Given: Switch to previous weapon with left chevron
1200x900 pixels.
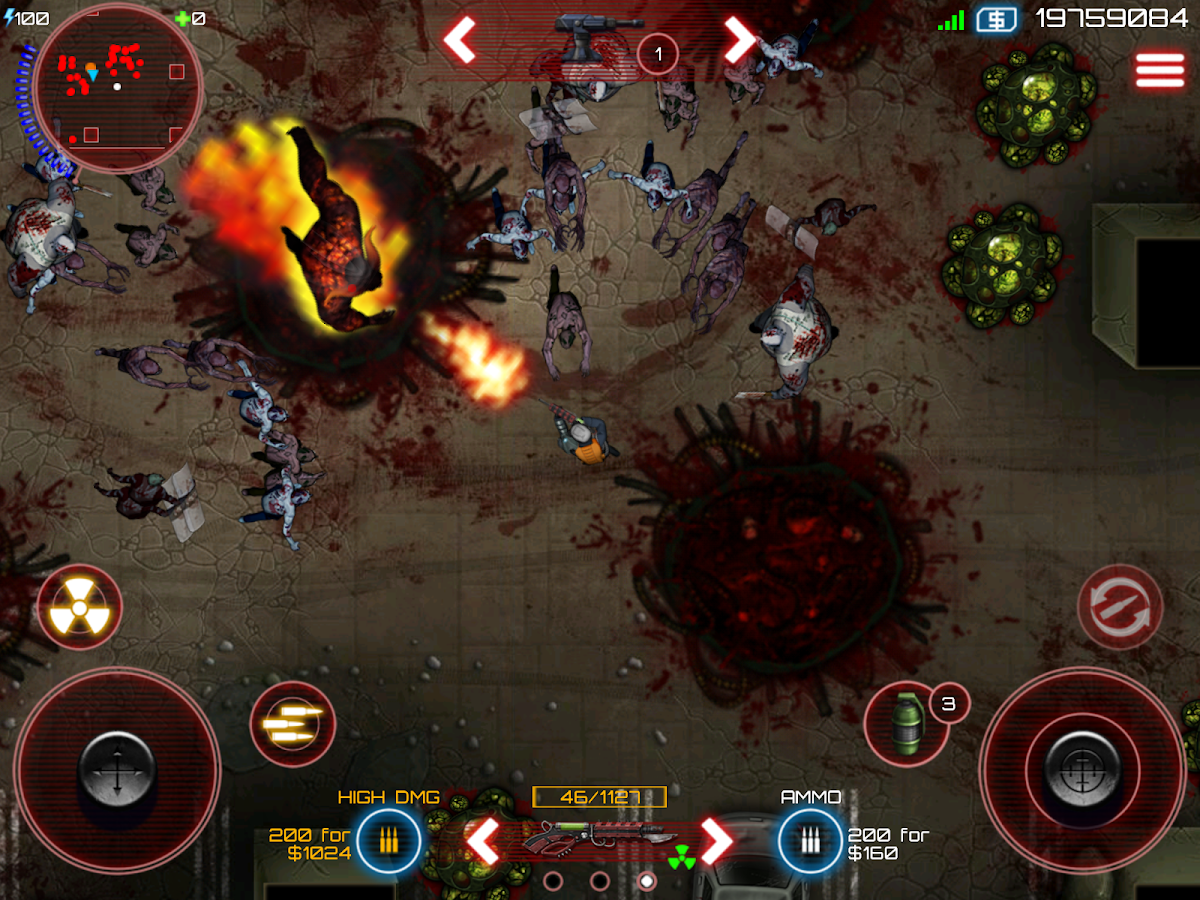Looking at the screenshot, I should pyautogui.click(x=484, y=841).
